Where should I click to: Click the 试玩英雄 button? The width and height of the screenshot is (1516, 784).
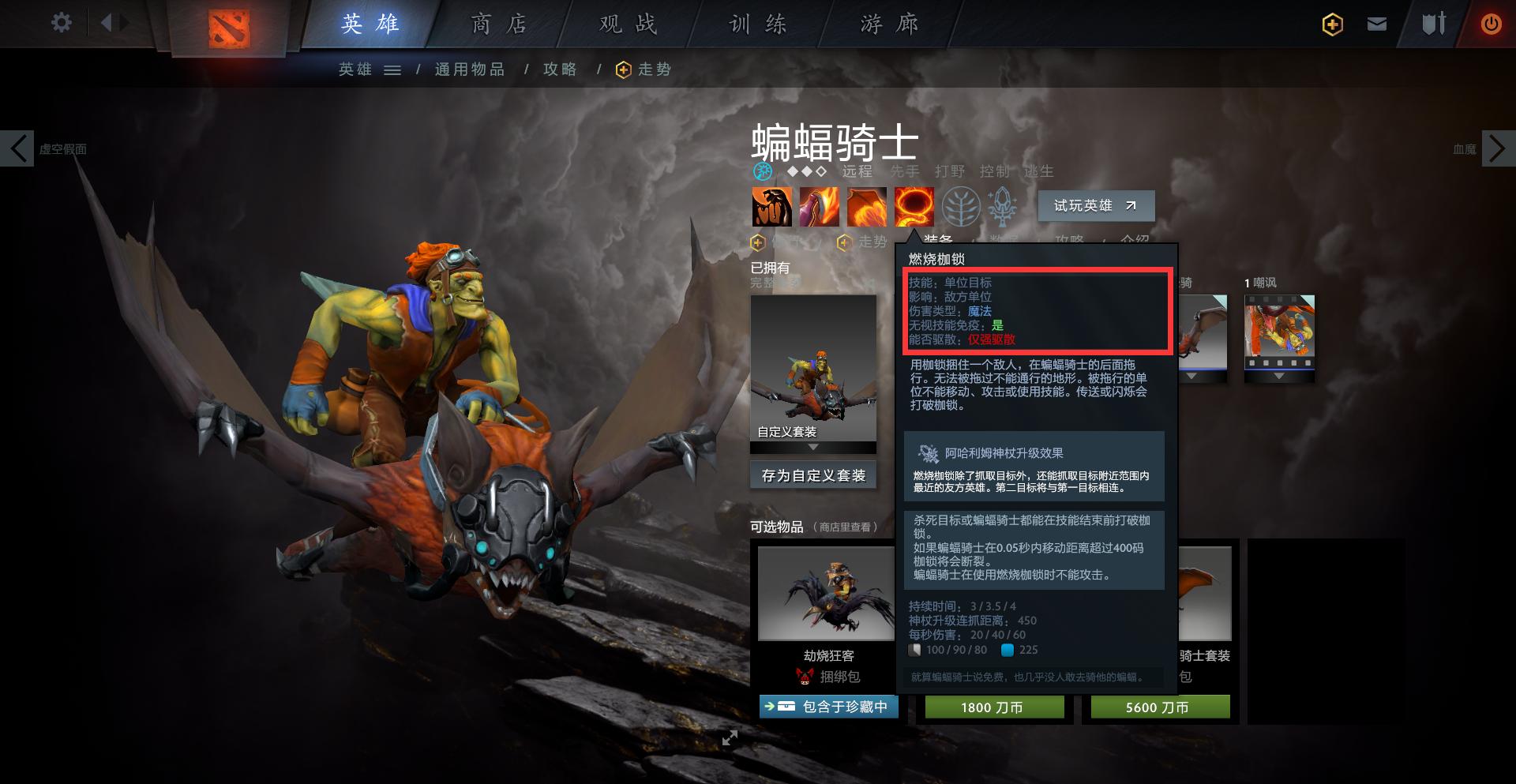pyautogui.click(x=1095, y=205)
